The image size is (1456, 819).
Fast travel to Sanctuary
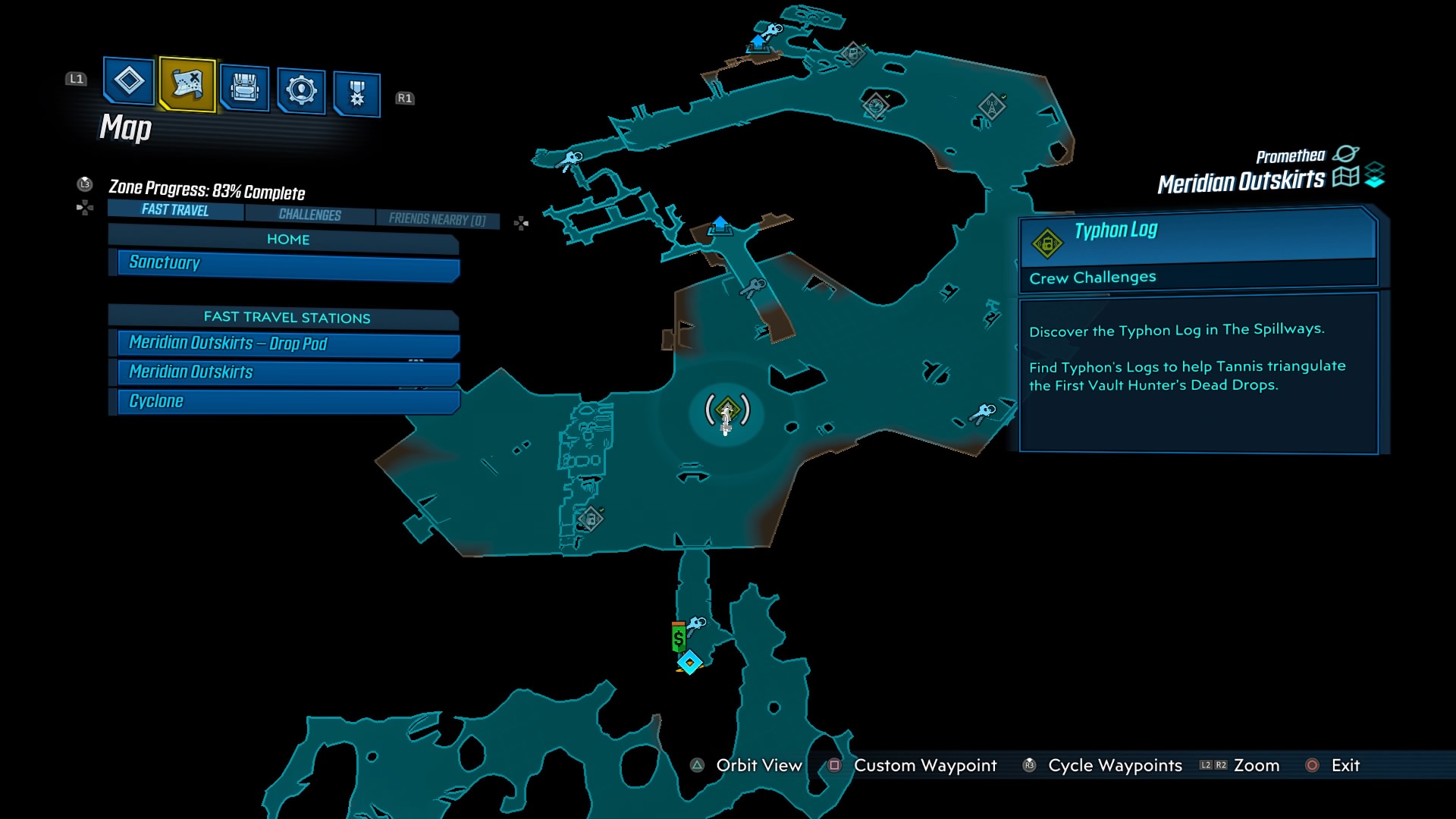click(284, 263)
